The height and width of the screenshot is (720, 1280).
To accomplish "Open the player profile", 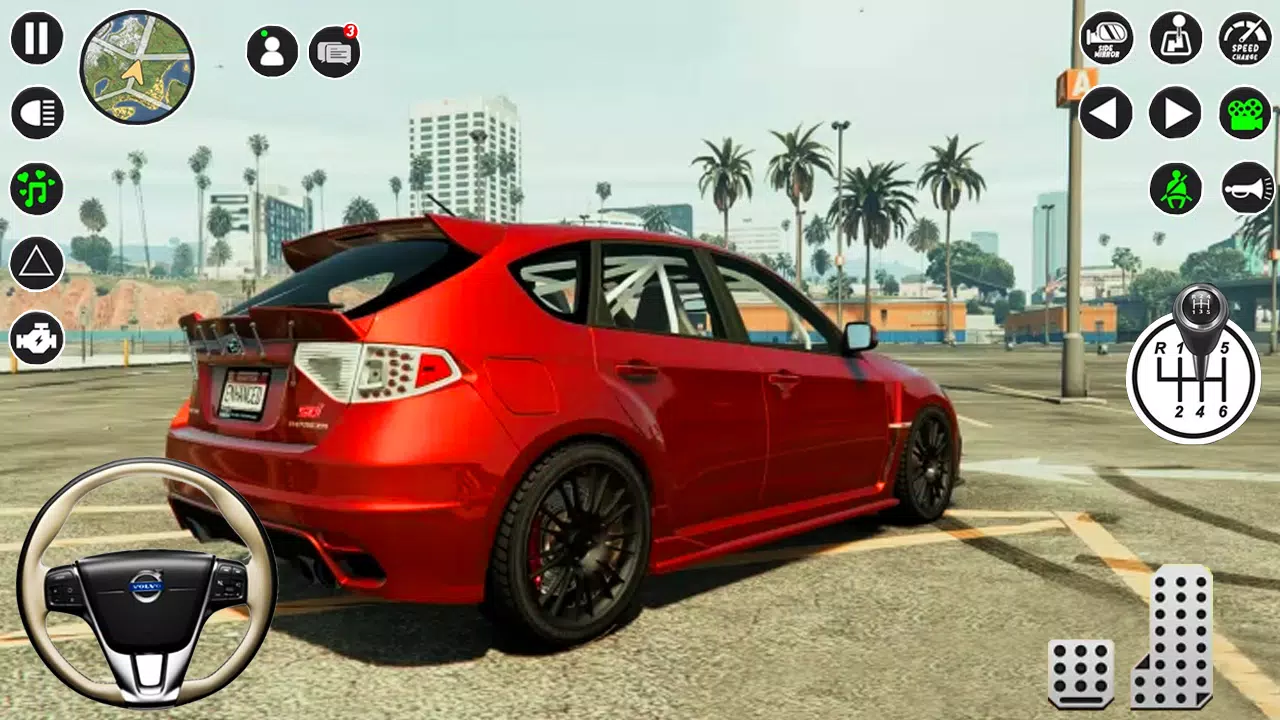I will point(270,50).
